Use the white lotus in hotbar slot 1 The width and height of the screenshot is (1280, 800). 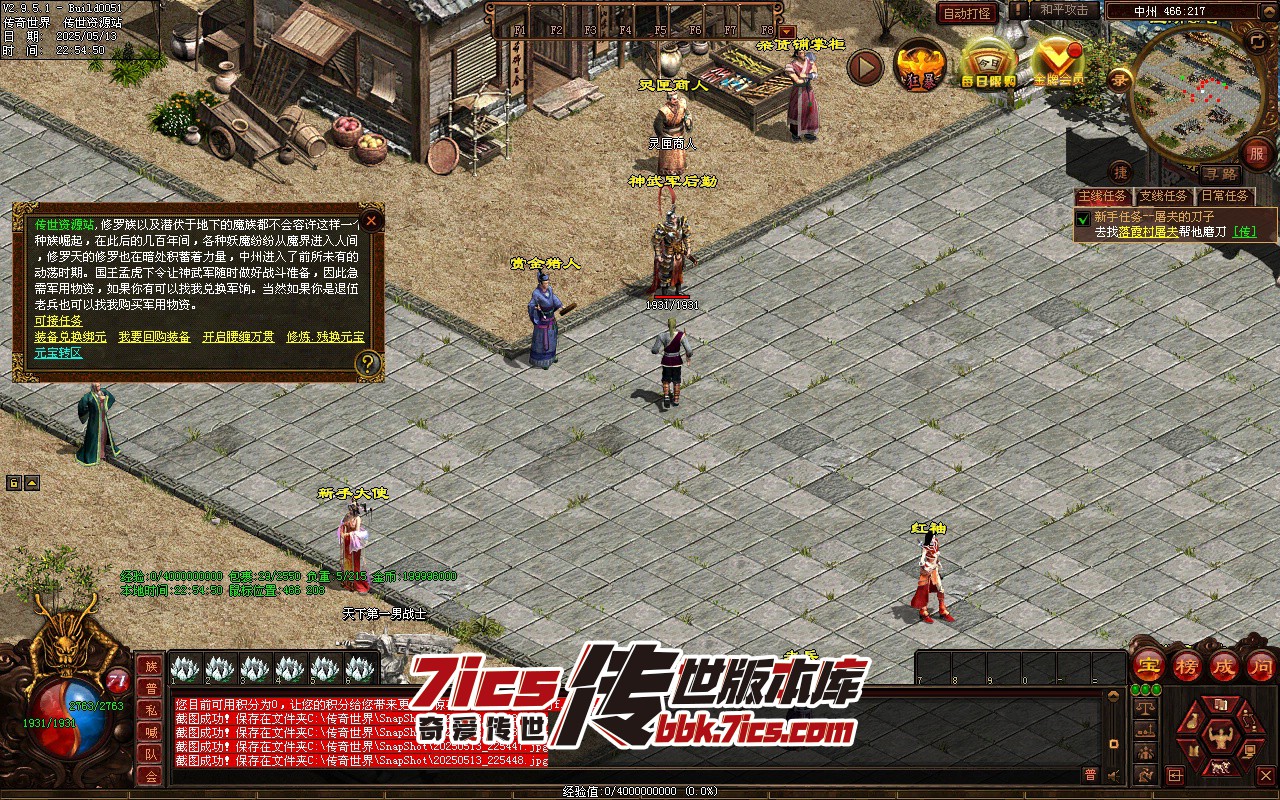coord(186,668)
